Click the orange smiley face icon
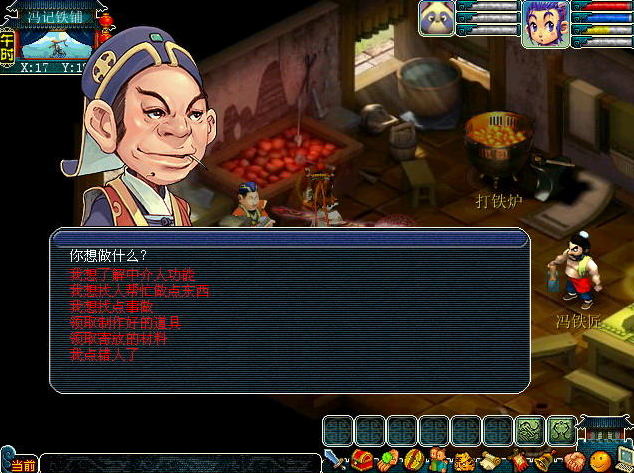This screenshot has height=473, width=634. pyautogui.click(x=598, y=461)
